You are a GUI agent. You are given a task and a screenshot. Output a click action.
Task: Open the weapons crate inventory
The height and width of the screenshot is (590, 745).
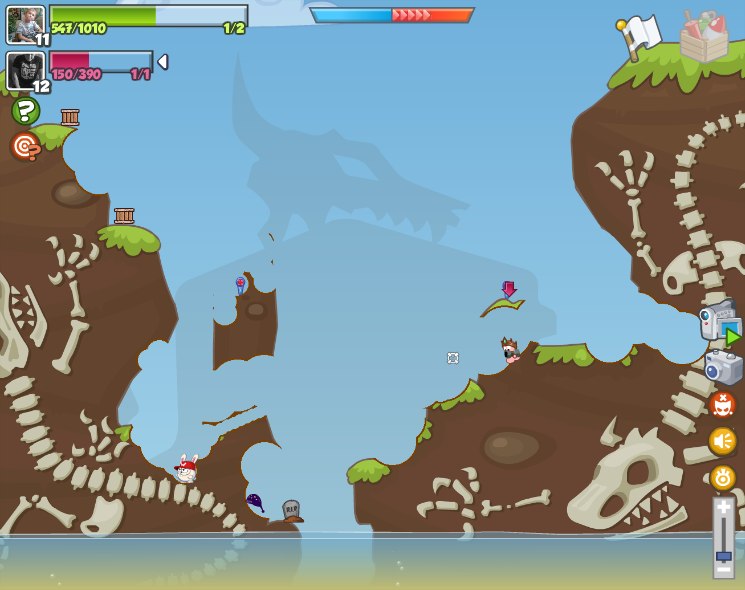coord(704,37)
